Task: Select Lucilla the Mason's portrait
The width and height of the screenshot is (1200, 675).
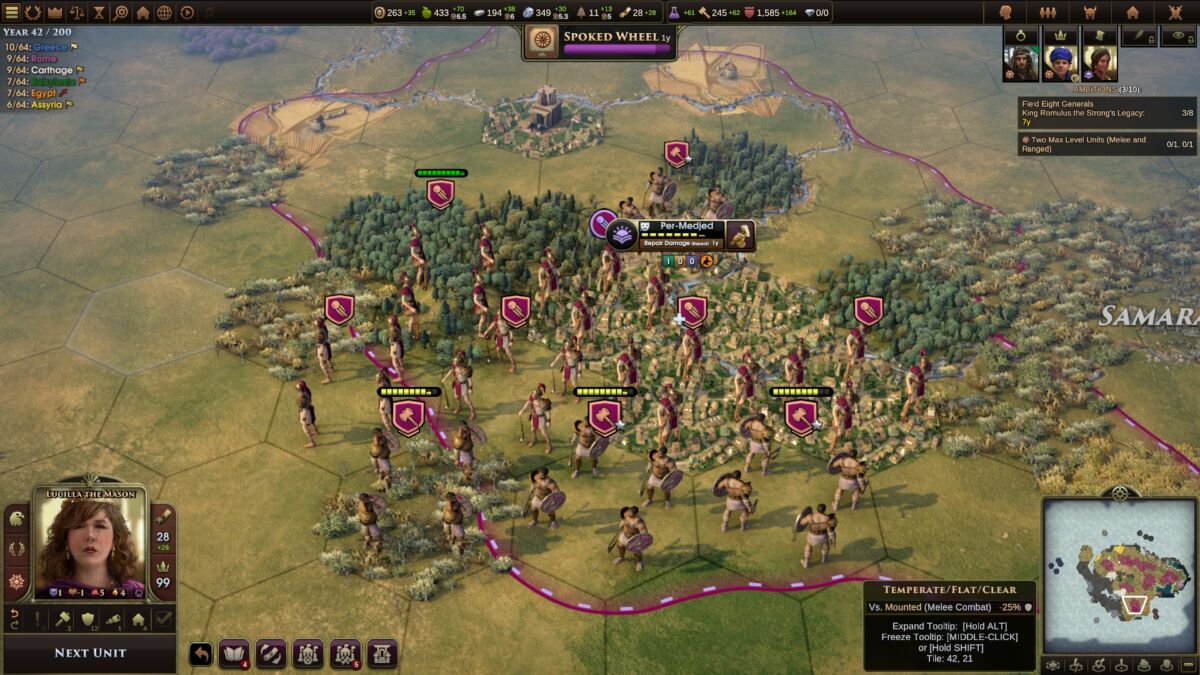Action: coord(89,544)
